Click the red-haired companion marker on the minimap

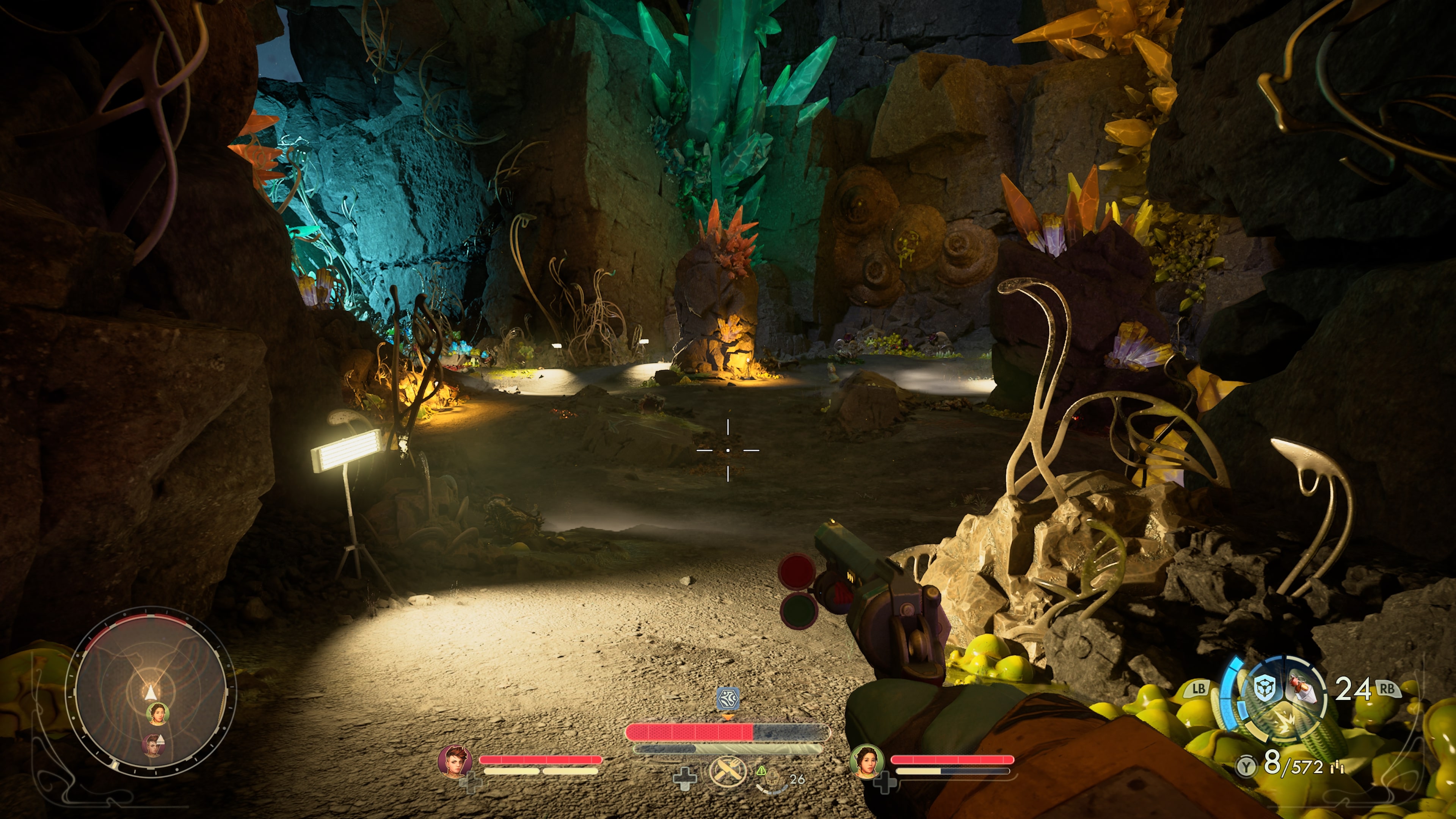point(152,745)
